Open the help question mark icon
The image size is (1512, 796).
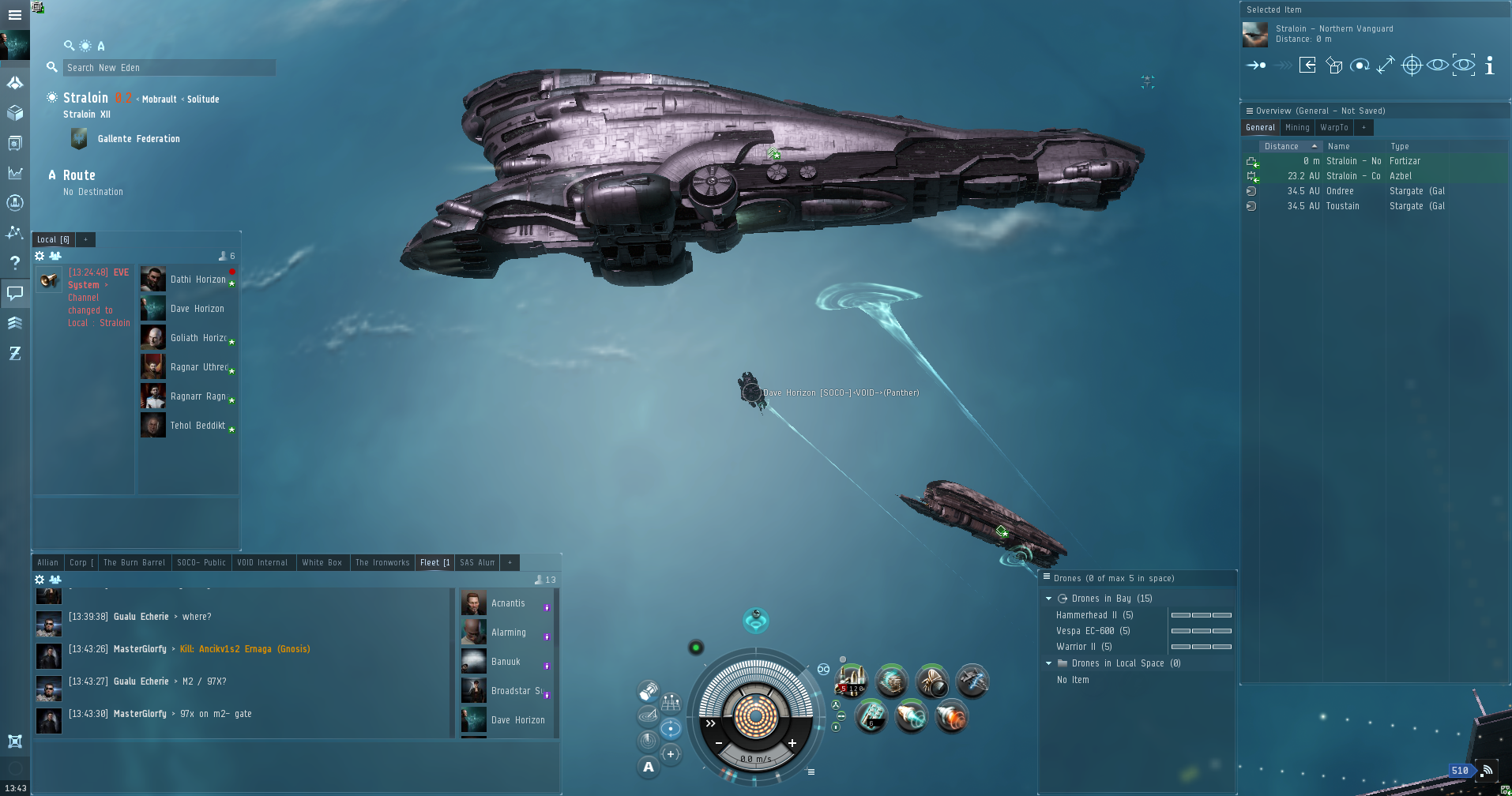[15, 263]
